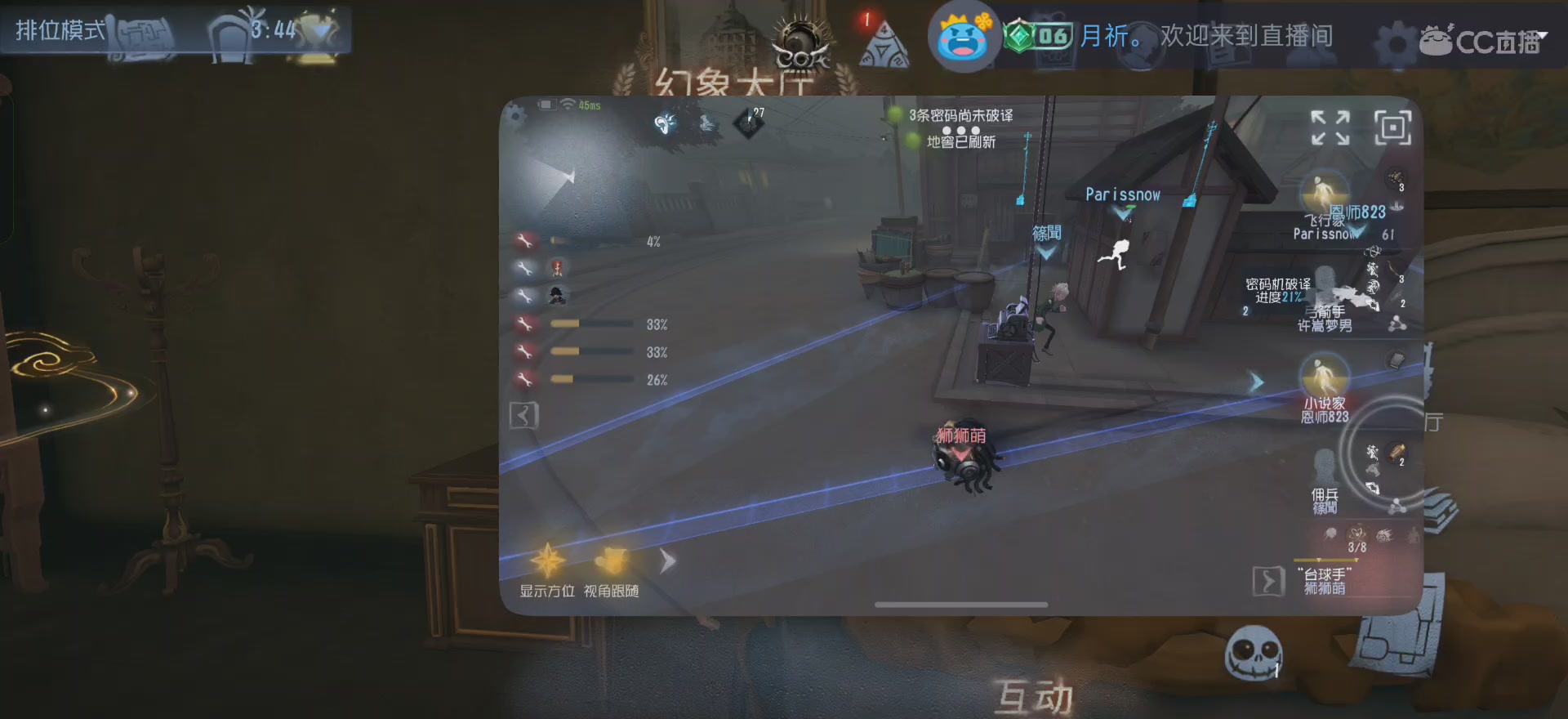Expand the chevron beside 视角跟随

667,561
